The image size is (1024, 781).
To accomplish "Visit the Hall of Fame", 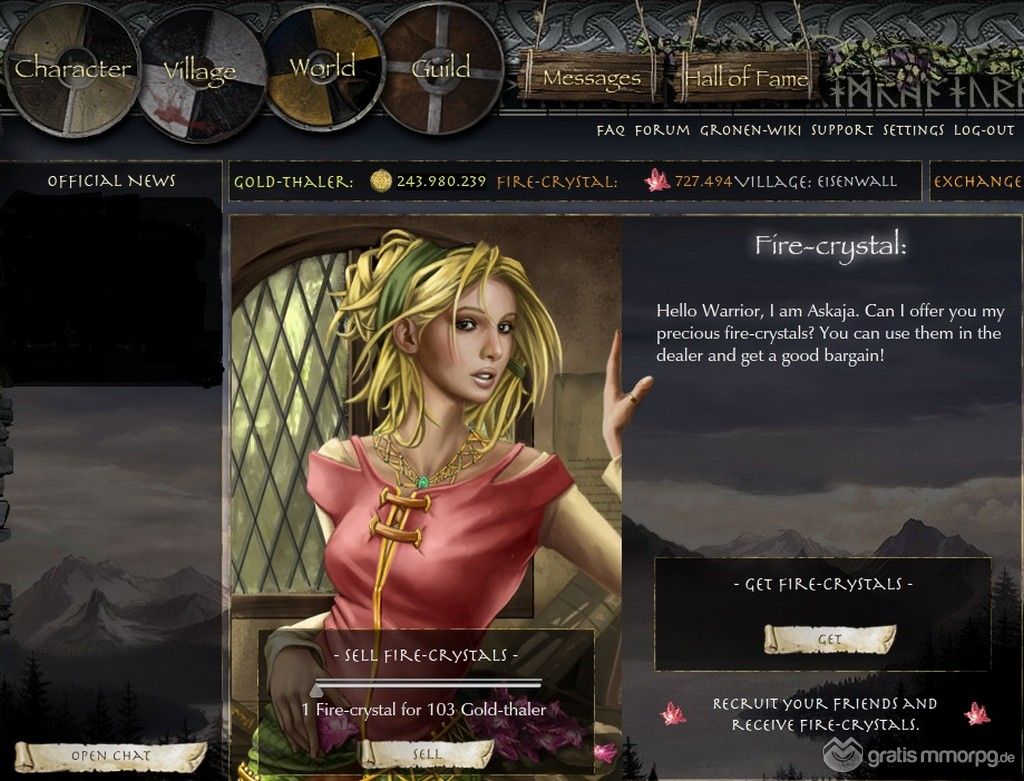I will tap(744, 78).
